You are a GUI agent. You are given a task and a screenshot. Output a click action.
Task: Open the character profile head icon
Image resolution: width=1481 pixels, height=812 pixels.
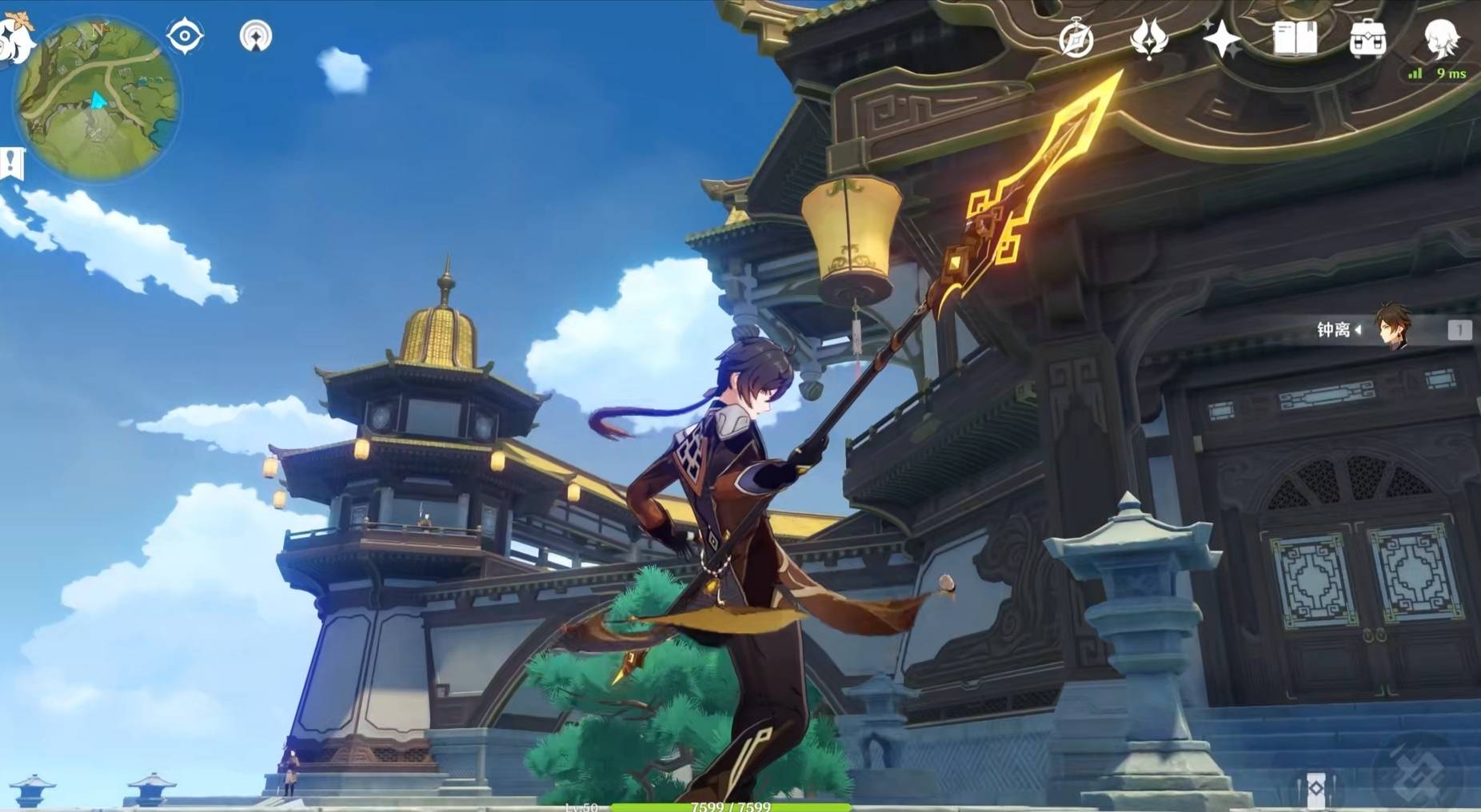pyautogui.click(x=1442, y=37)
